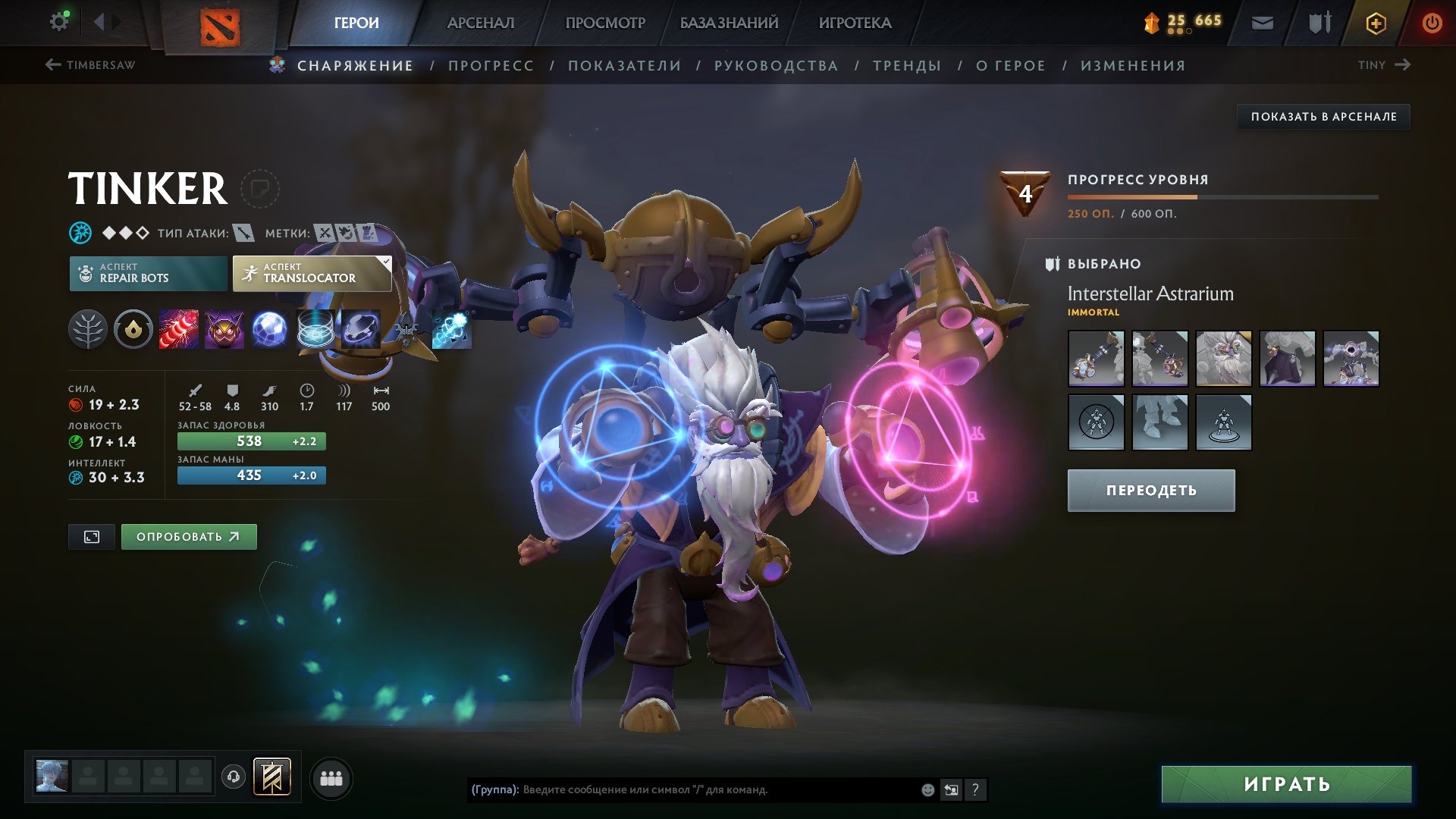Open the friends list icon near chat

coord(330,777)
